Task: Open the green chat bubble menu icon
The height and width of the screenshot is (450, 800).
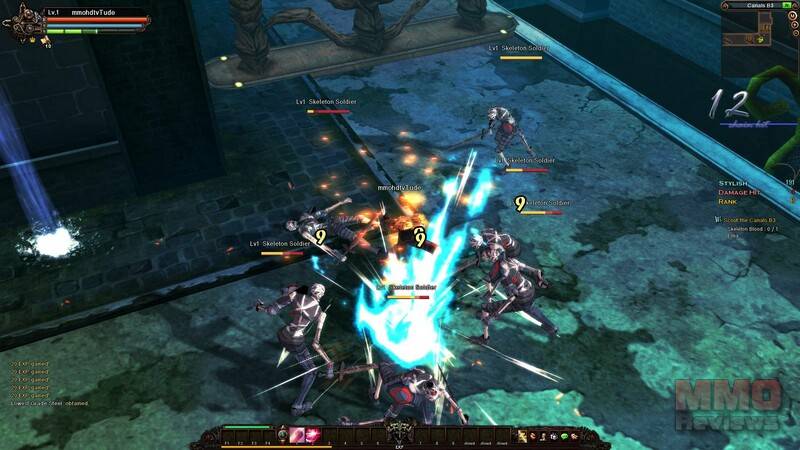Action: (x=564, y=436)
